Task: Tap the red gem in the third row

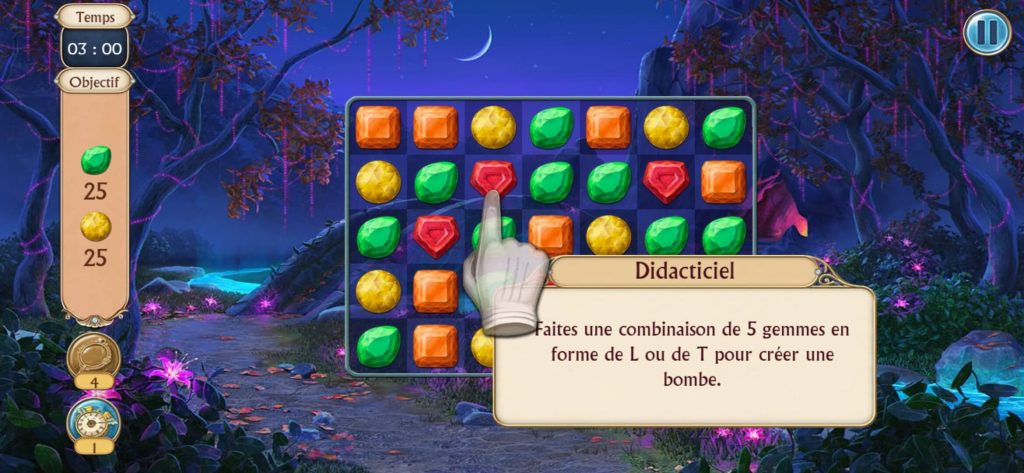Action: (x=435, y=236)
